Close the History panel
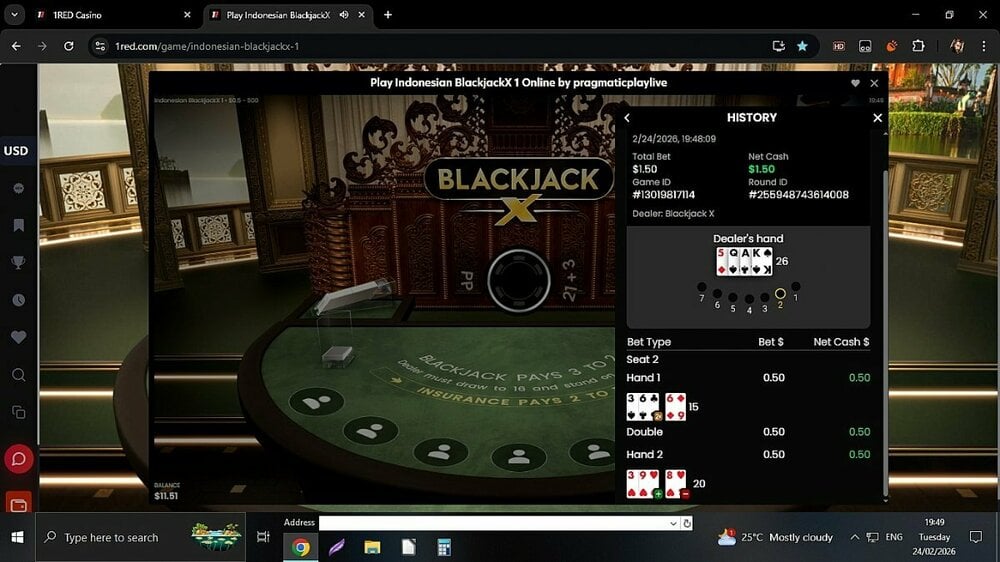The image size is (1000, 562). point(877,118)
